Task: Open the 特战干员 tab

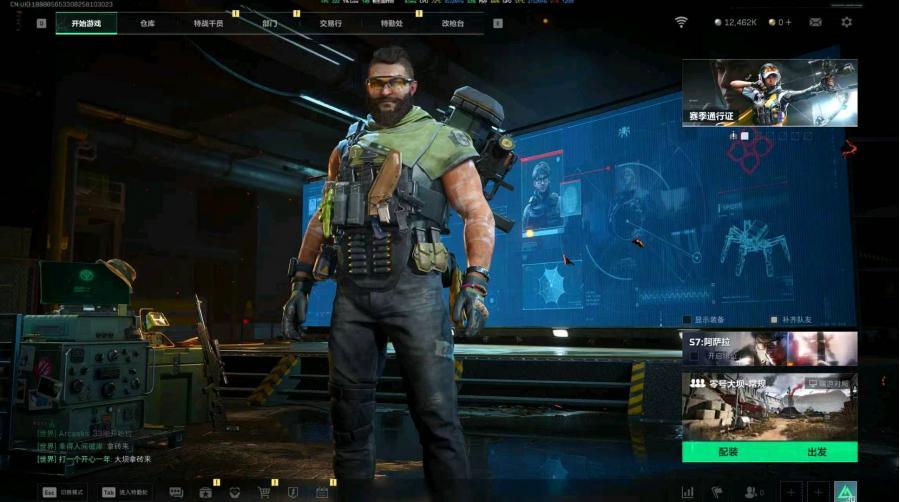Action: click(208, 23)
